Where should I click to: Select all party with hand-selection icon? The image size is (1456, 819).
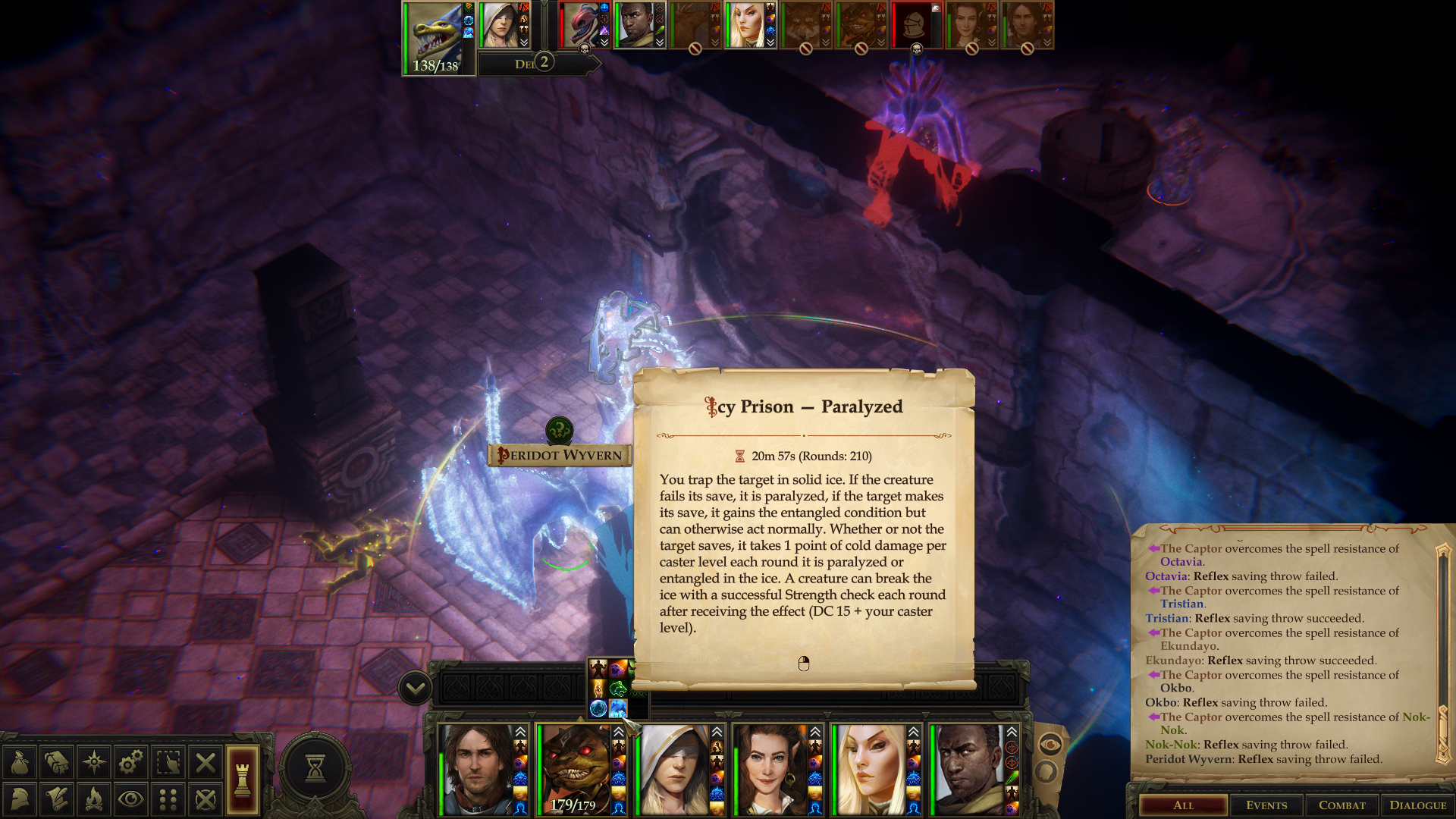pos(168,762)
